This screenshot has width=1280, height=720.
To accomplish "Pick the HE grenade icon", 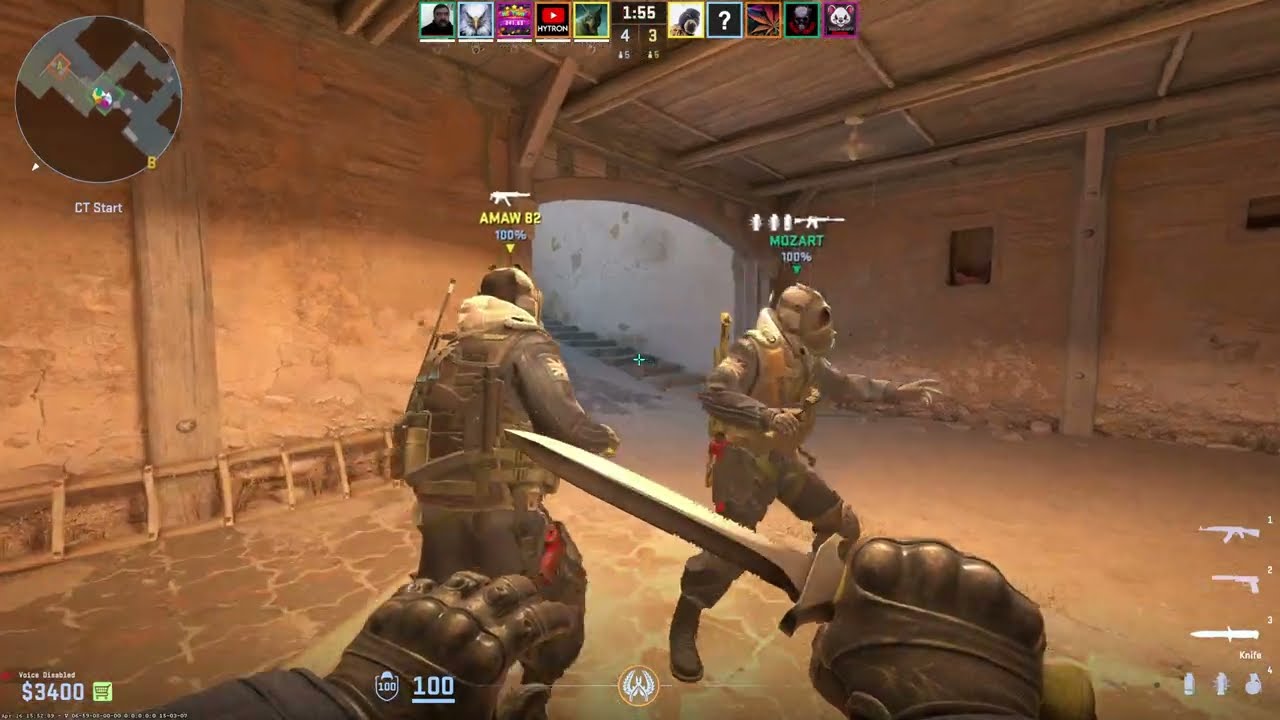I will pyautogui.click(x=1254, y=684).
